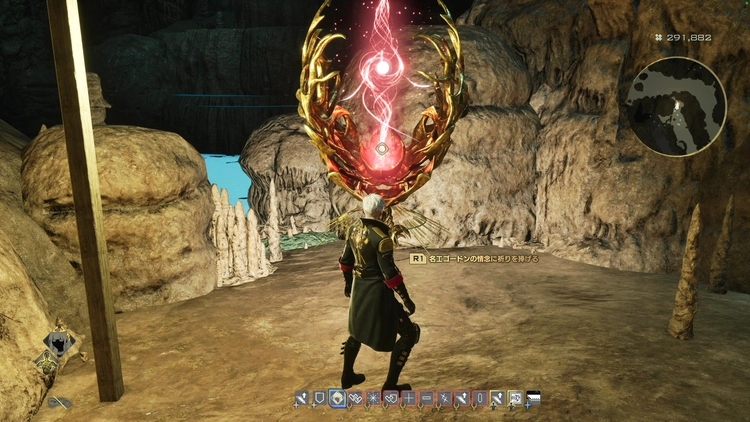Click the grey helmet emblem icon
Image resolution: width=750 pixels, height=422 pixels.
tap(59, 343)
